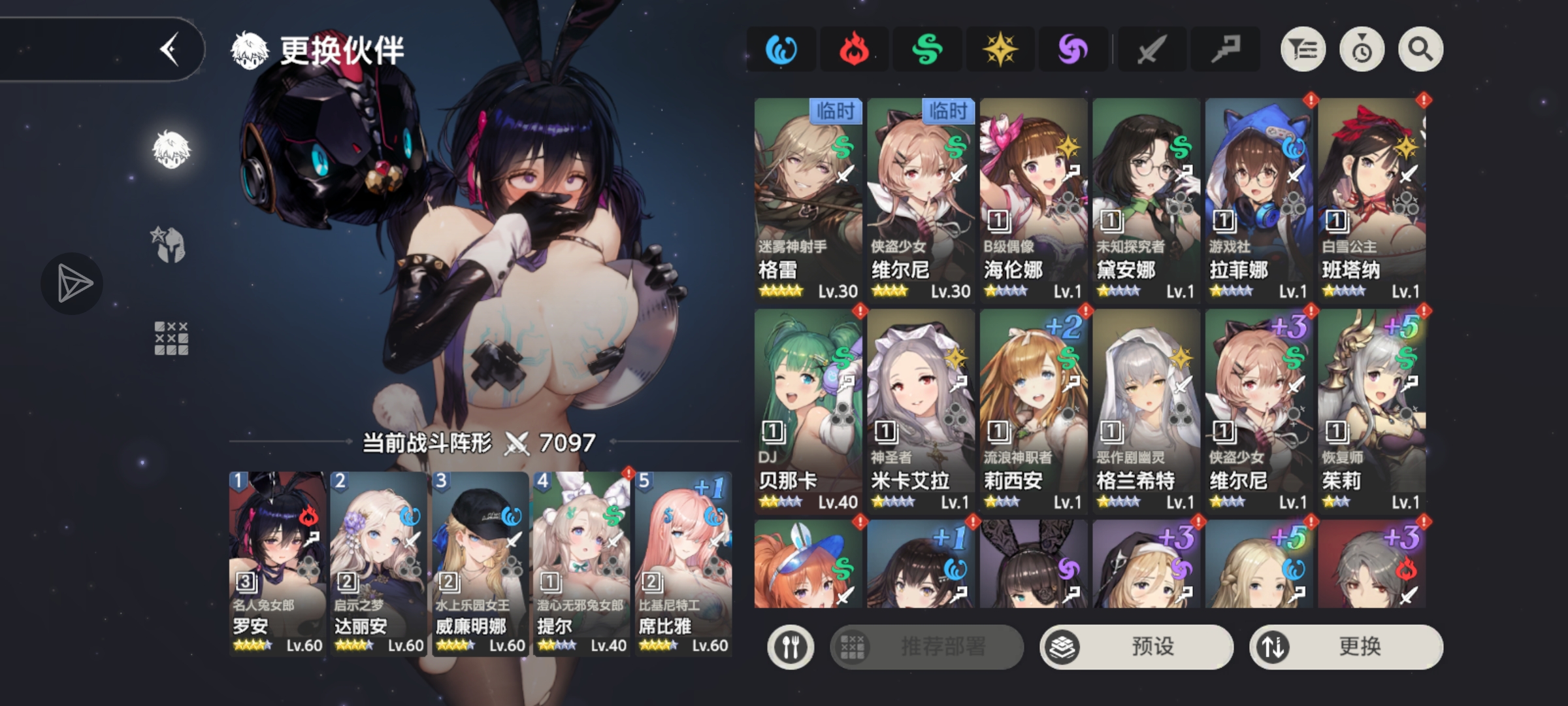Select the 格雷 temporary partner card
The width and height of the screenshot is (1568, 706).
tap(808, 199)
